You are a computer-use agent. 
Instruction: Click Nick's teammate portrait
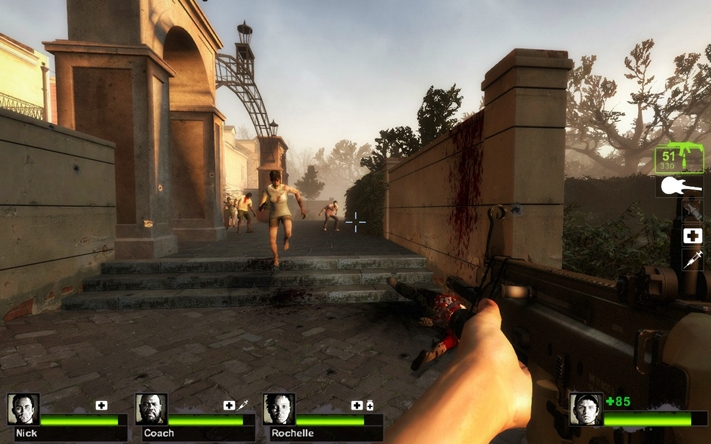[23, 408]
